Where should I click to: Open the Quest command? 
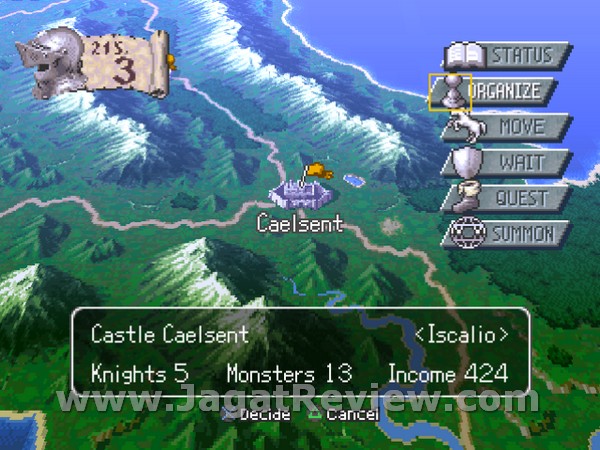[x=508, y=198]
